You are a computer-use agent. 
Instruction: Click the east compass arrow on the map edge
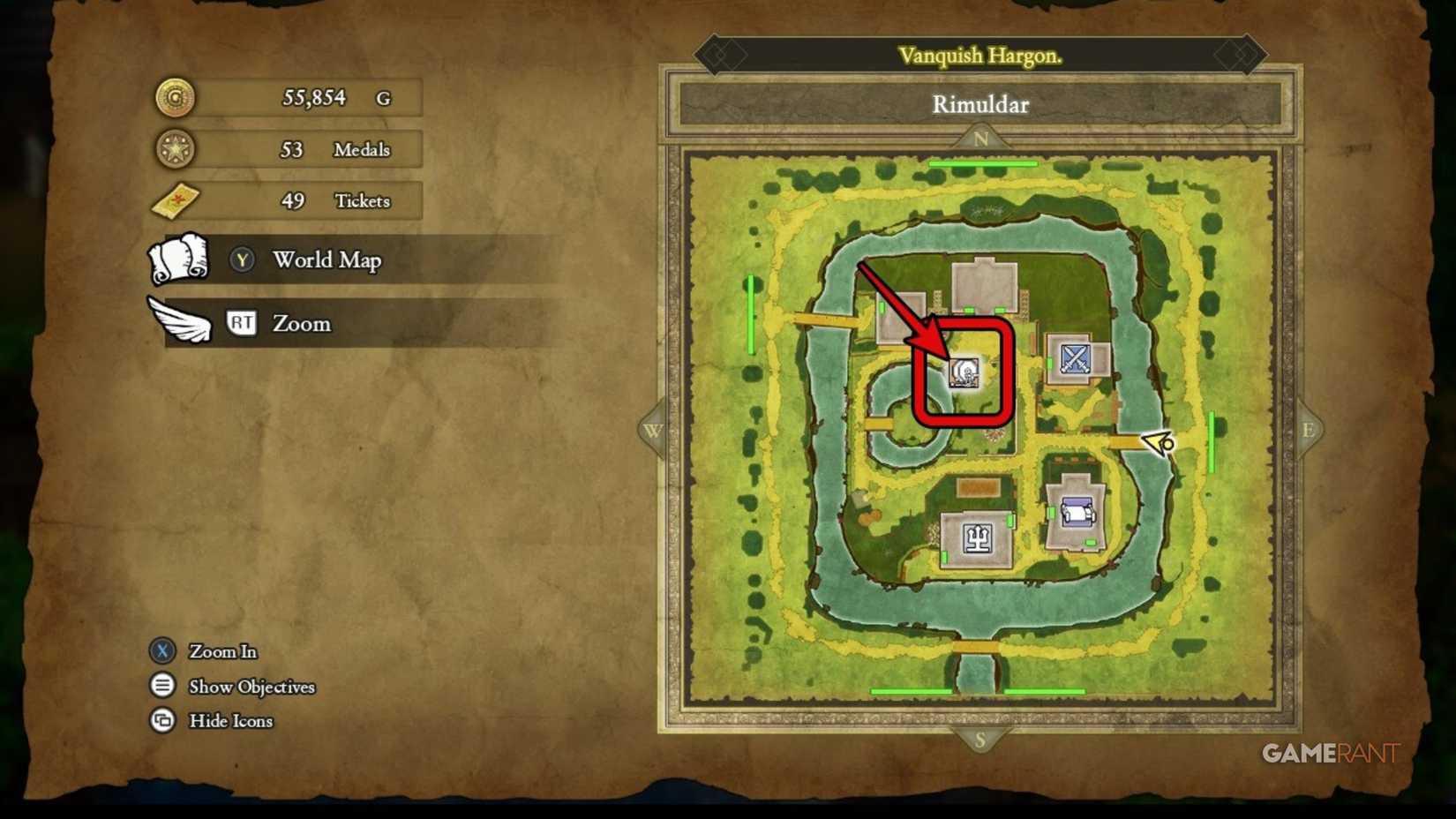click(1310, 430)
